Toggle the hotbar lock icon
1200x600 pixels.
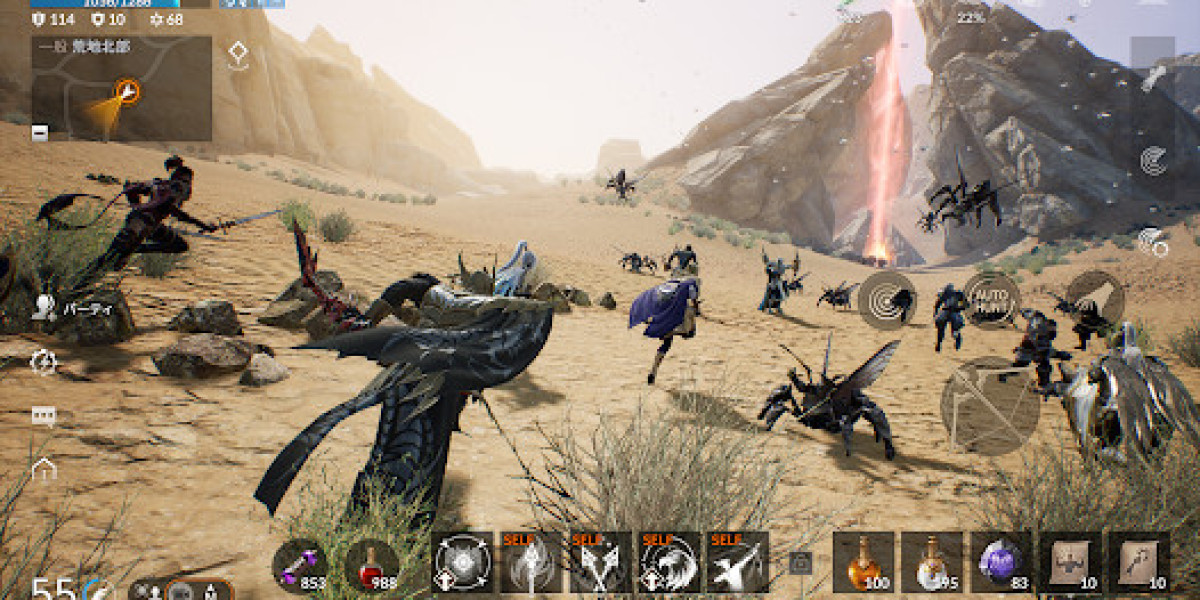point(800,563)
